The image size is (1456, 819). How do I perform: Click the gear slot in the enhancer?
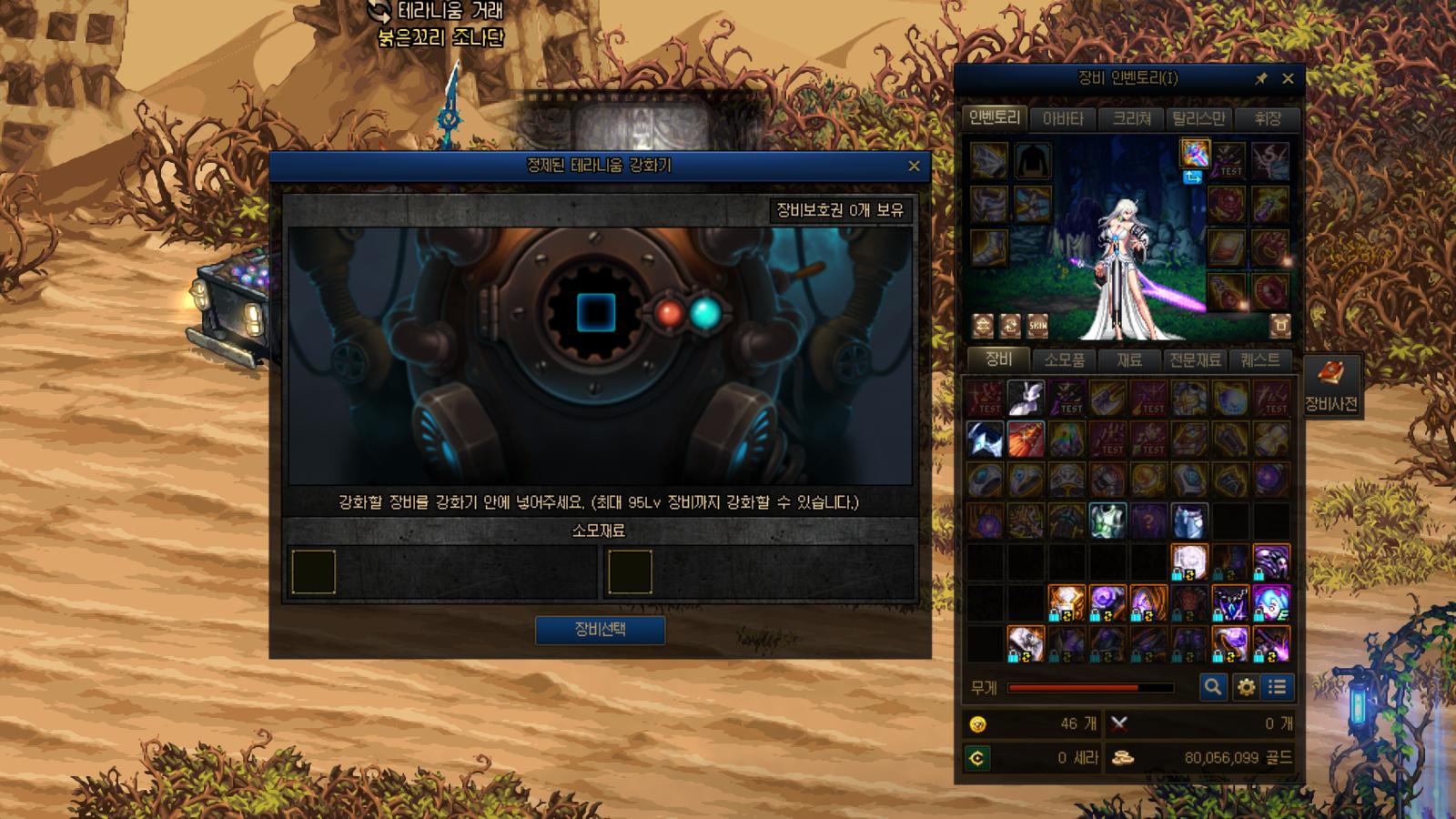(596, 312)
